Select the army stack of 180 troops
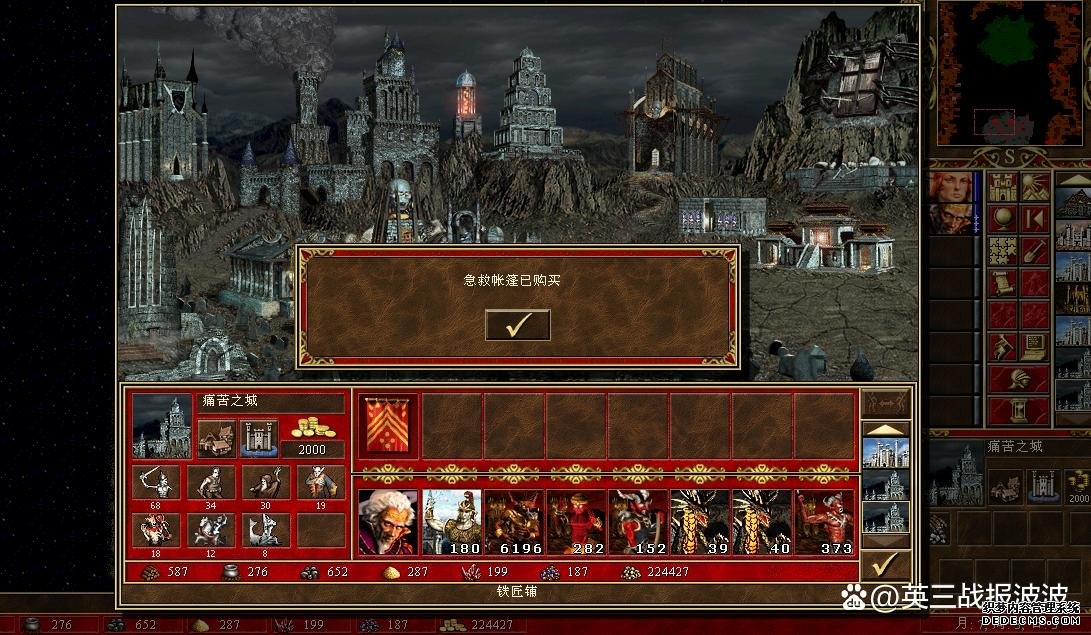This screenshot has width=1091, height=635. (x=451, y=522)
